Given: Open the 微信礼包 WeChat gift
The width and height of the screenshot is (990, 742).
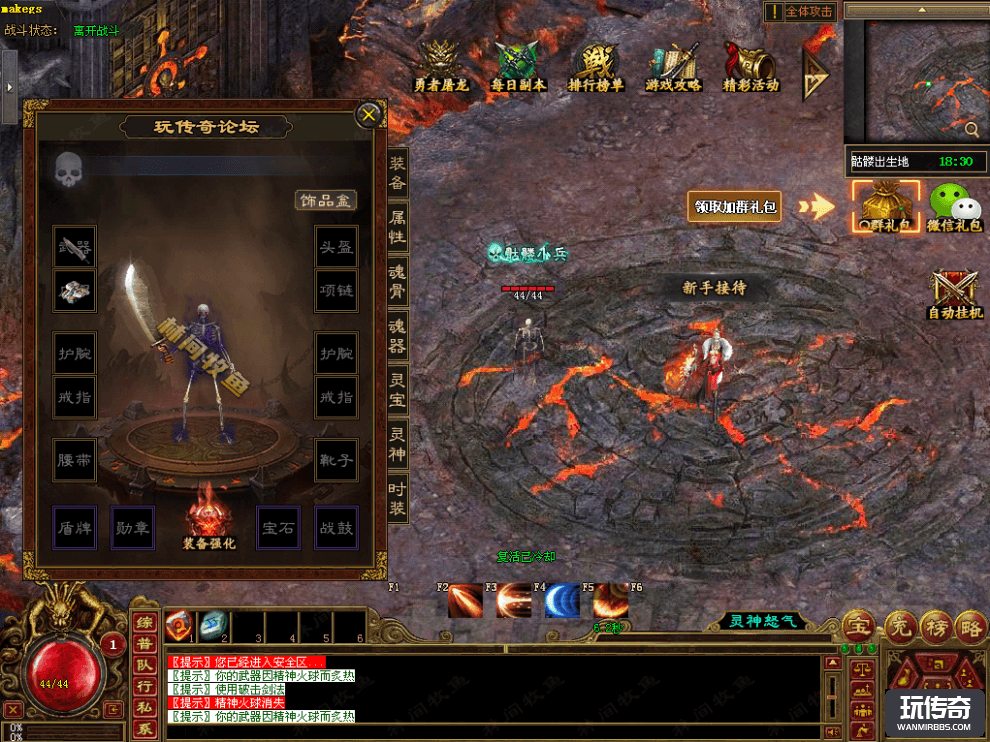Looking at the screenshot, I should [x=954, y=207].
